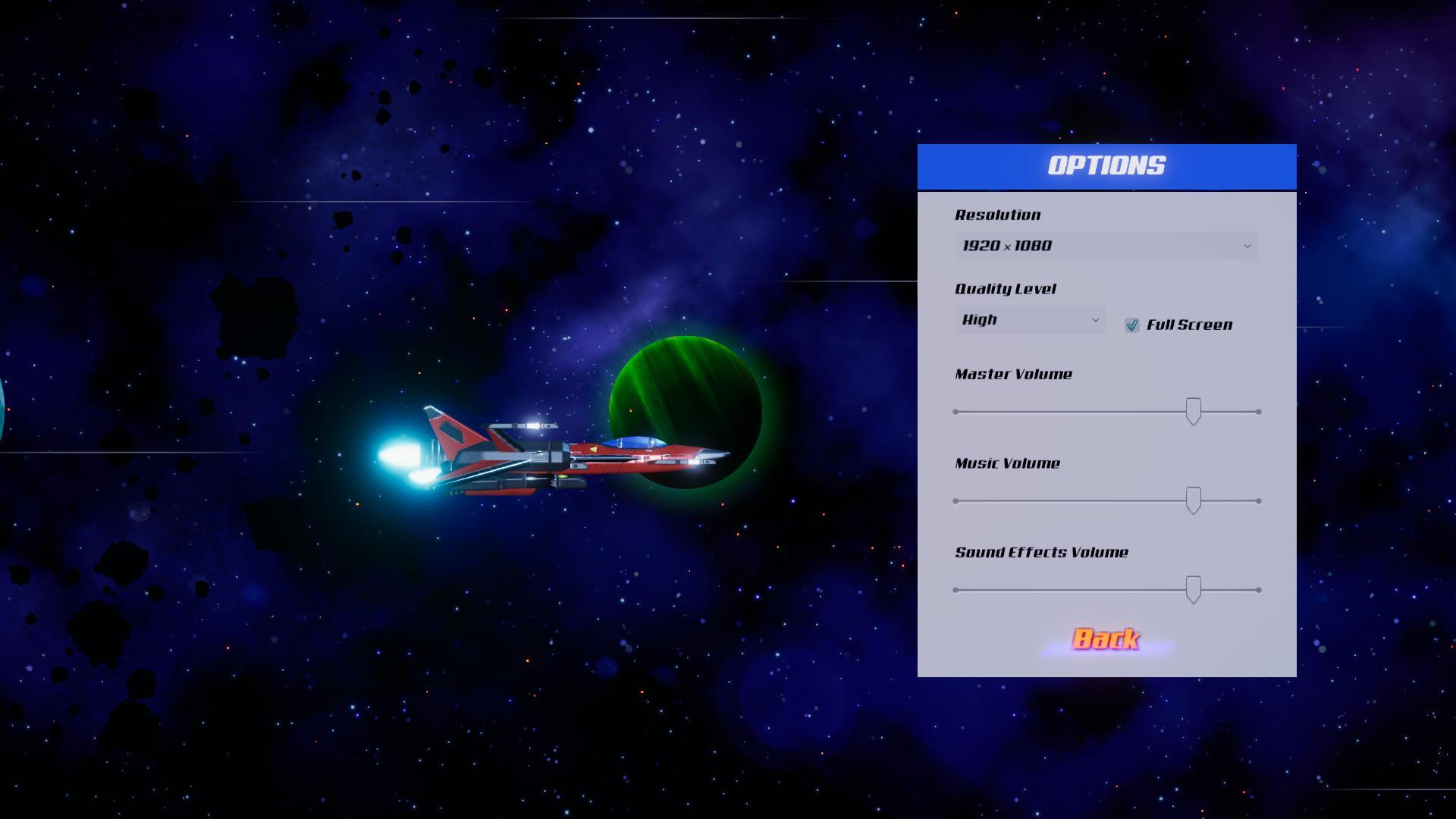Screen dimensions: 1456x819
Task: Click the OPTIONS title banner
Action: click(1106, 165)
